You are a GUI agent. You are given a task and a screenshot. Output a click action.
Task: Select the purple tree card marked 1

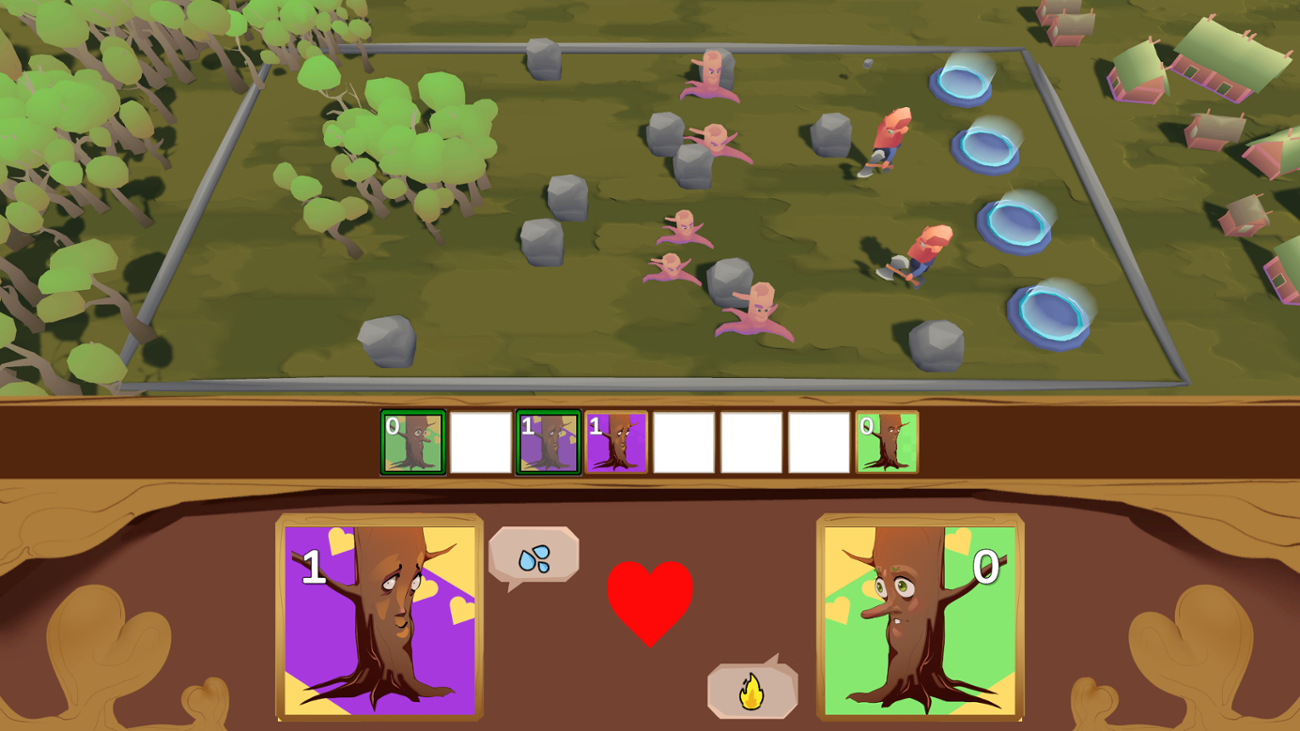(617, 441)
